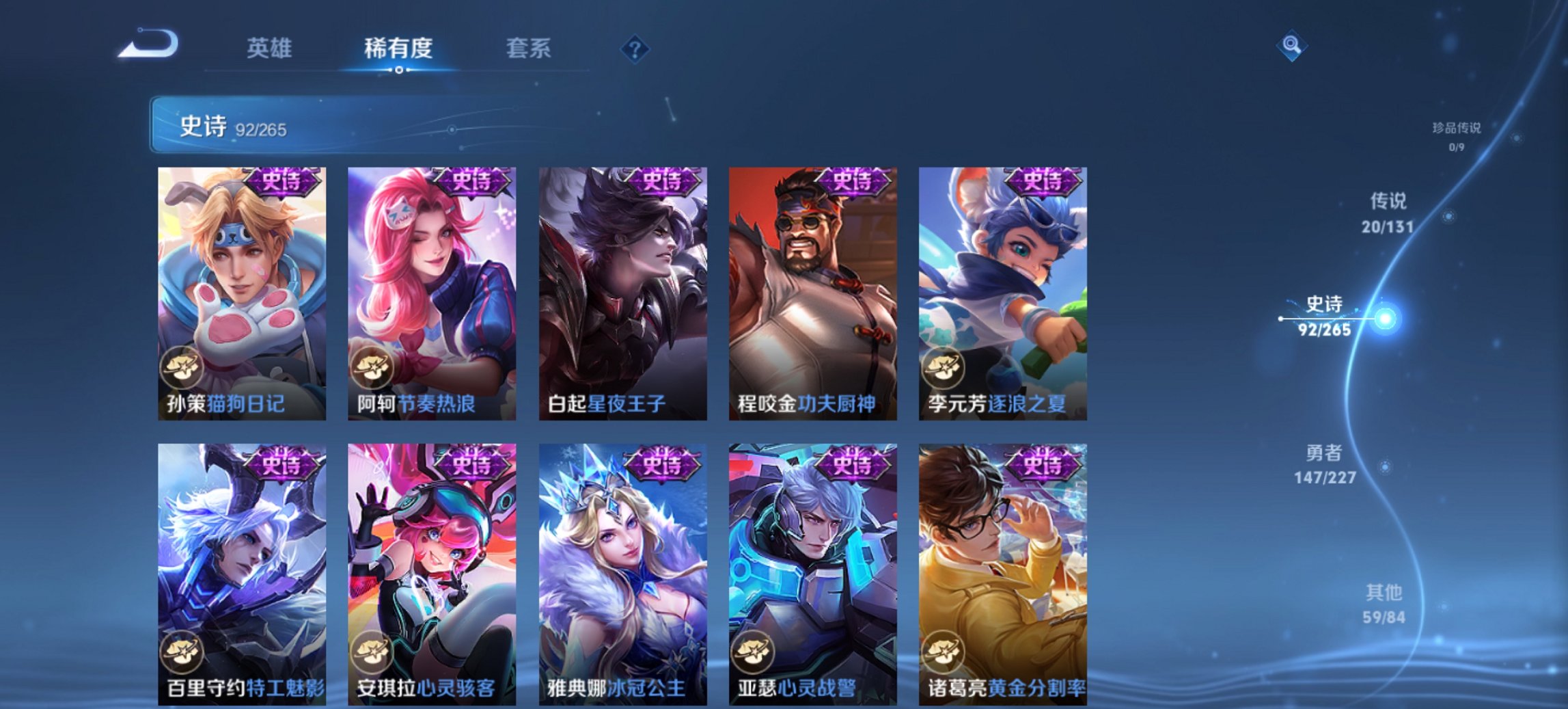Click the coin icon on 孙策 skin card
Viewport: 1568px width, 709px height.
[x=182, y=366]
